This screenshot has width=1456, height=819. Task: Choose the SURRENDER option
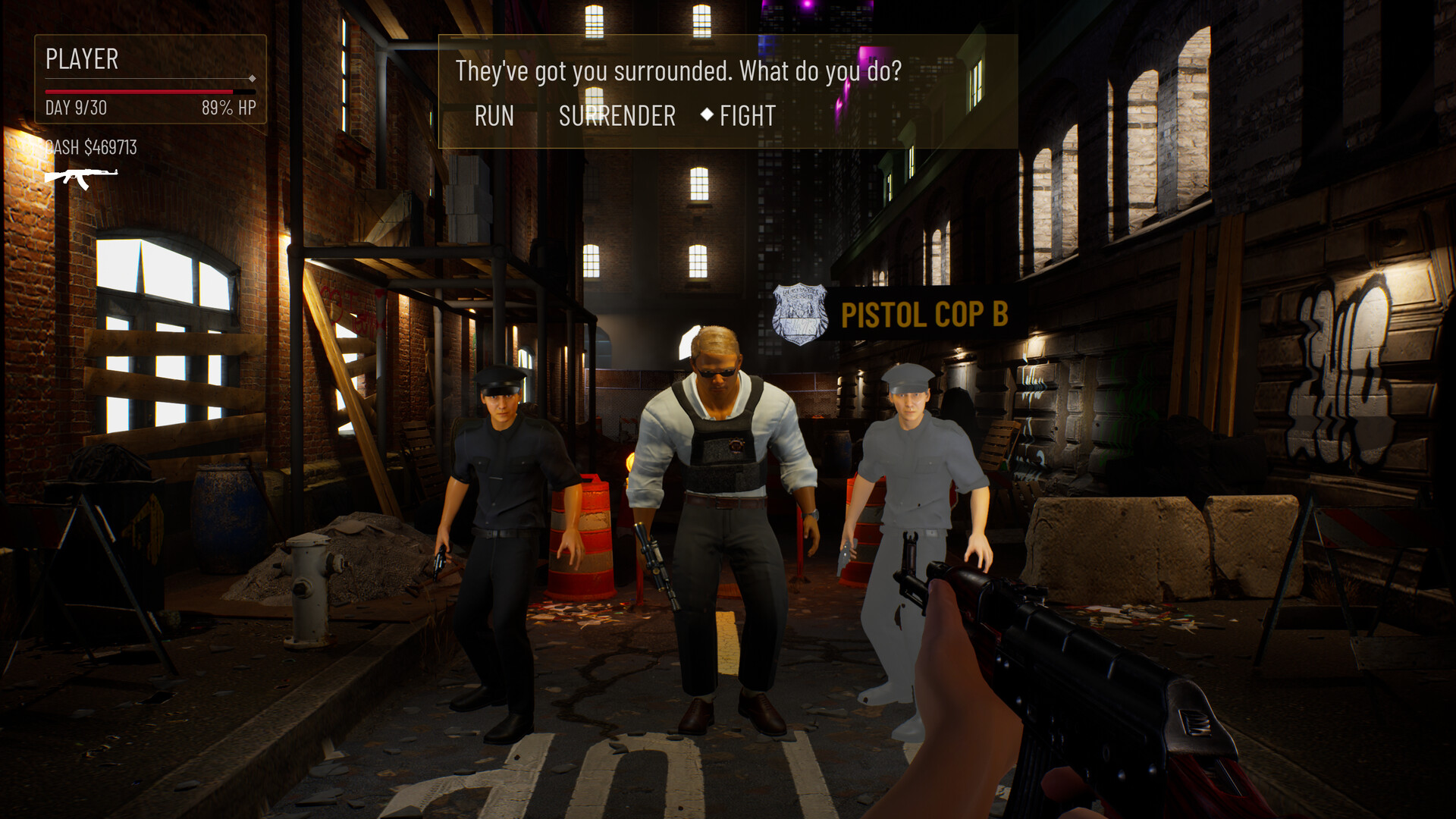617,116
